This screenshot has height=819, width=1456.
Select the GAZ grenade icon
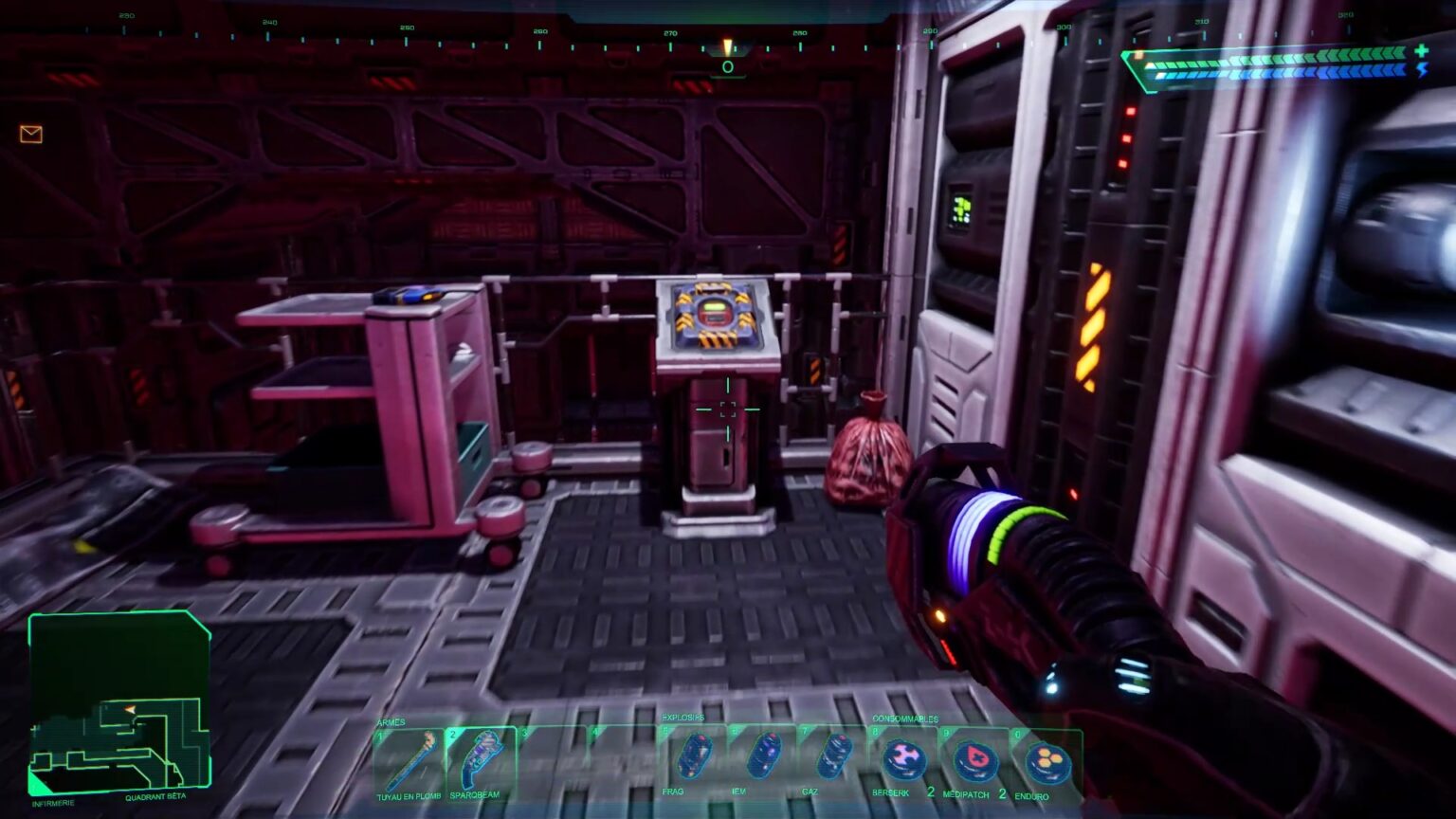pyautogui.click(x=833, y=756)
